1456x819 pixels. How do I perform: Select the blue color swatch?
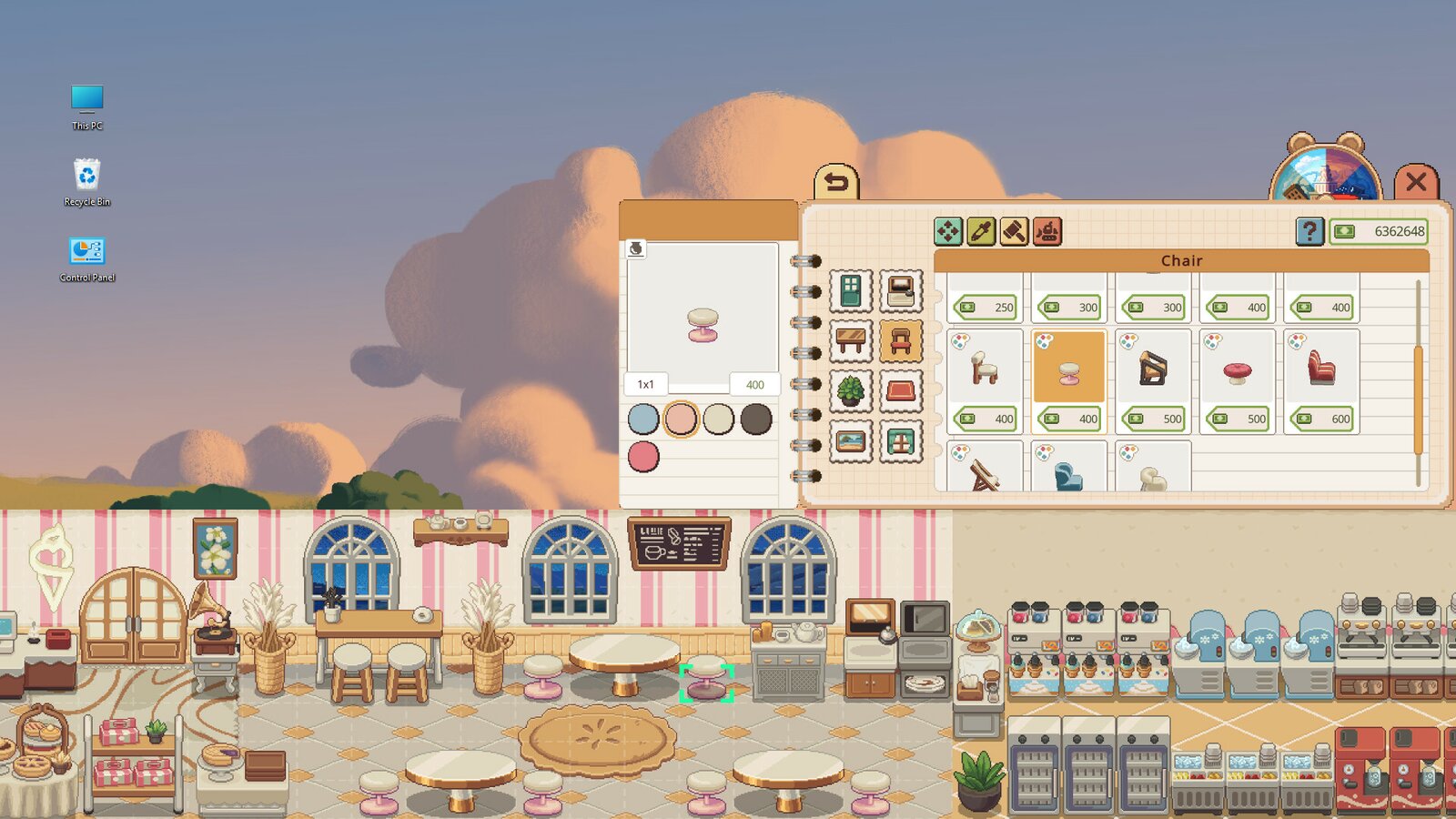pyautogui.click(x=644, y=421)
